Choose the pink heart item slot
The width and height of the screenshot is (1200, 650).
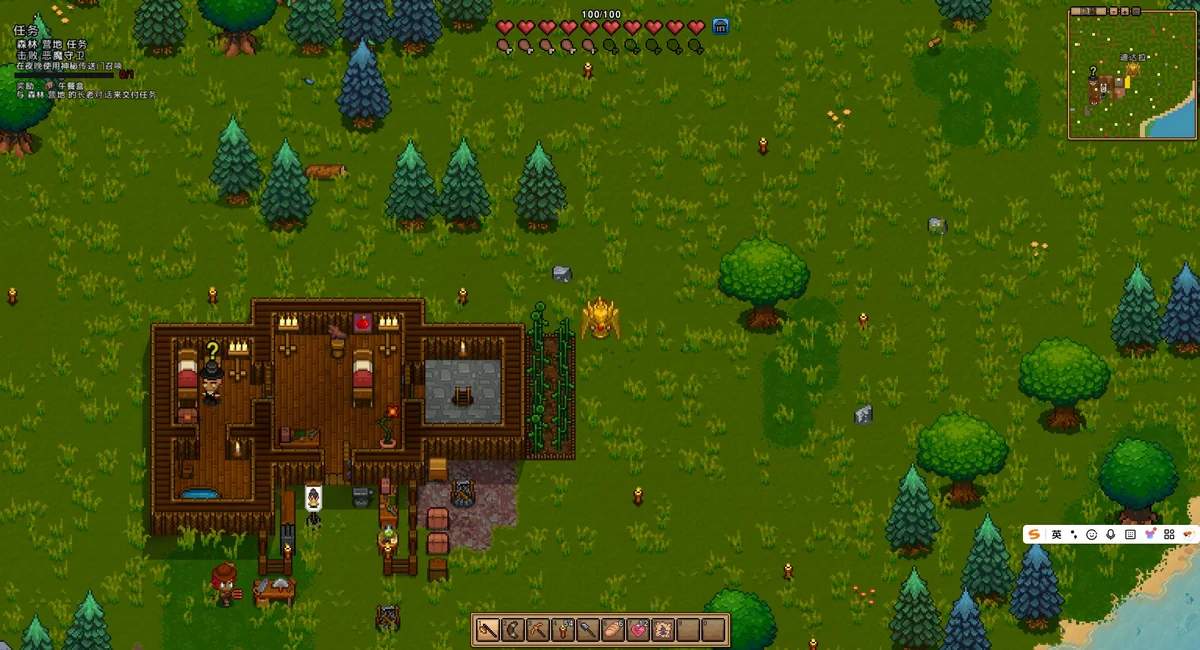[637, 630]
